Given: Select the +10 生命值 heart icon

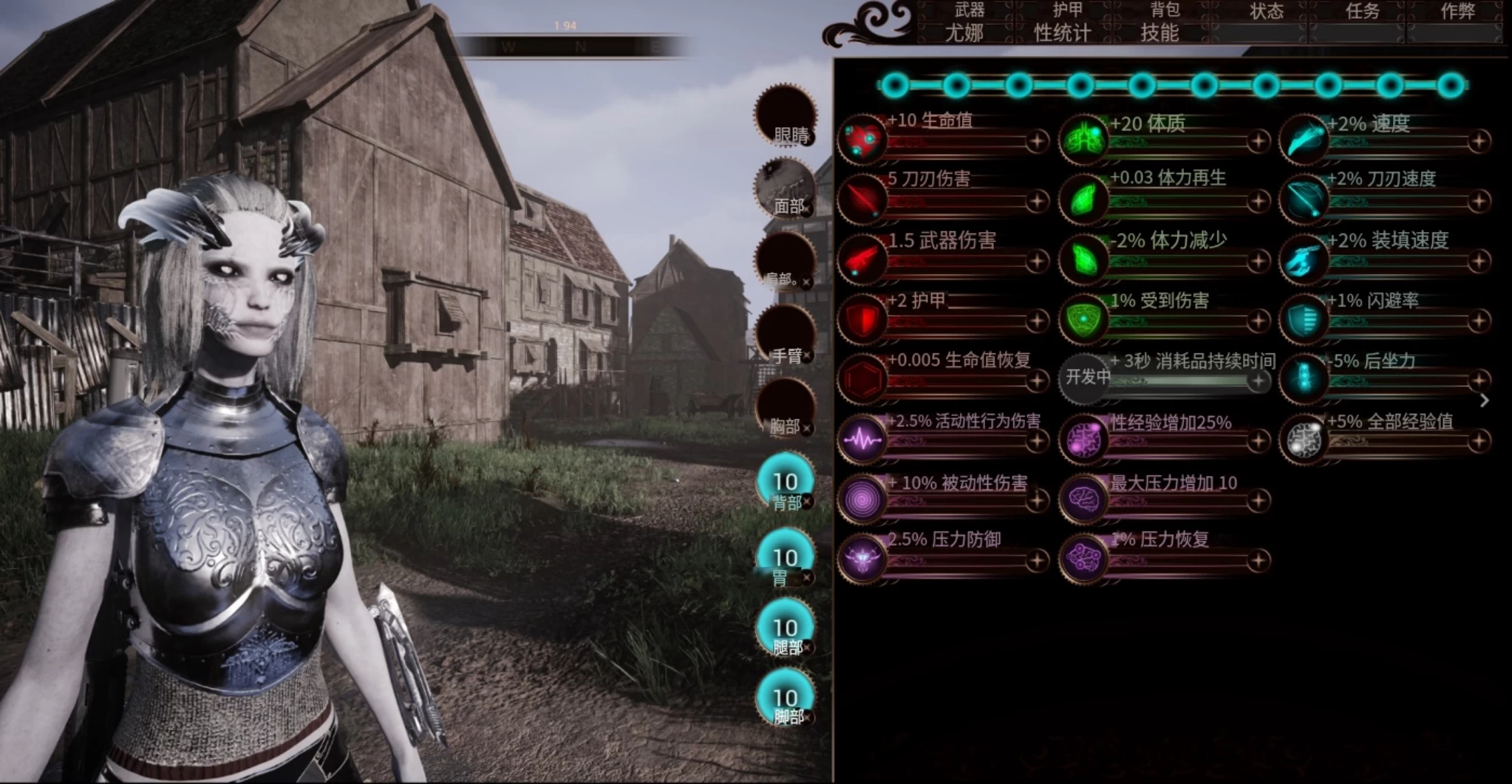Looking at the screenshot, I should [x=863, y=140].
